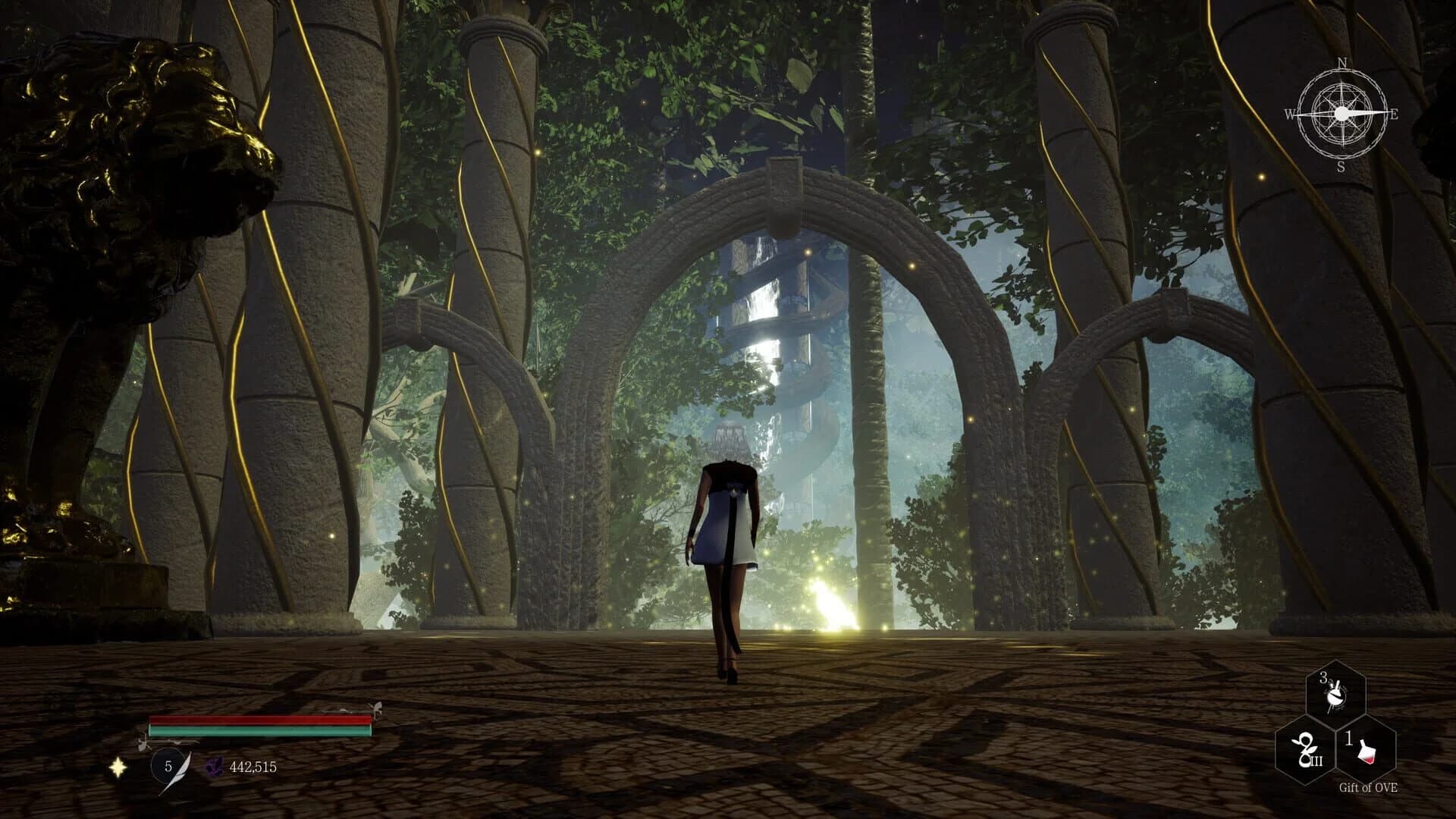Expand the E marker on the compass
The width and height of the screenshot is (1456, 819).
click(1395, 114)
